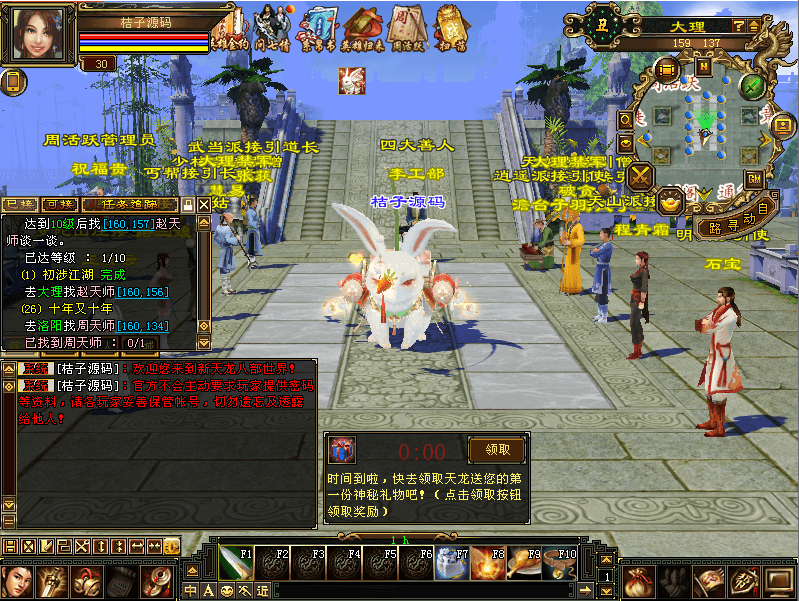Claim the gift with the 领取 button
Screen dimensions: 799x601
click(496, 449)
